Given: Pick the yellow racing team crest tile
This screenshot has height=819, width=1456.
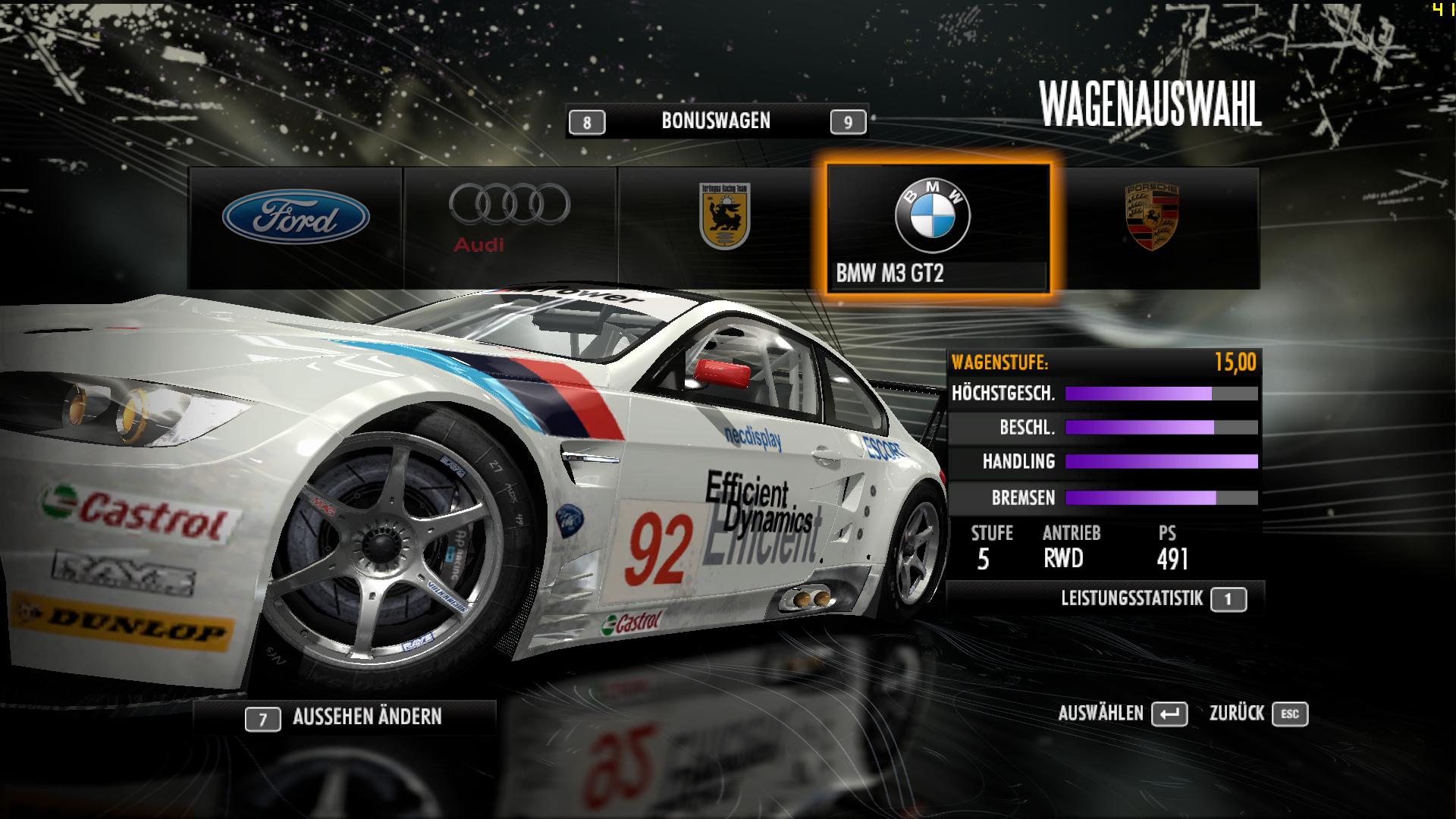Looking at the screenshot, I should 723,227.
